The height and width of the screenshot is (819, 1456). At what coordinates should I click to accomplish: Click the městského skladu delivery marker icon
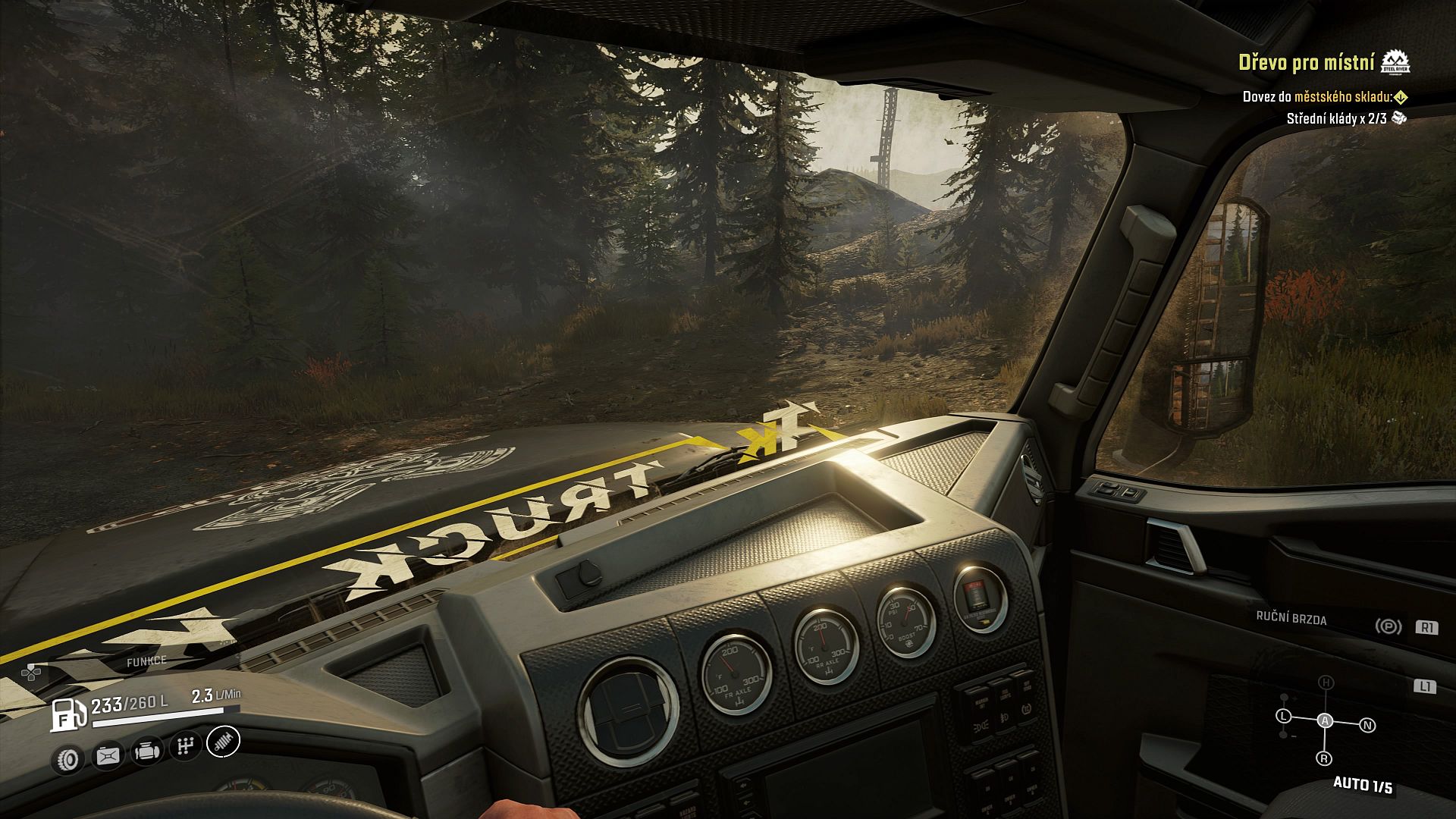[1401, 97]
